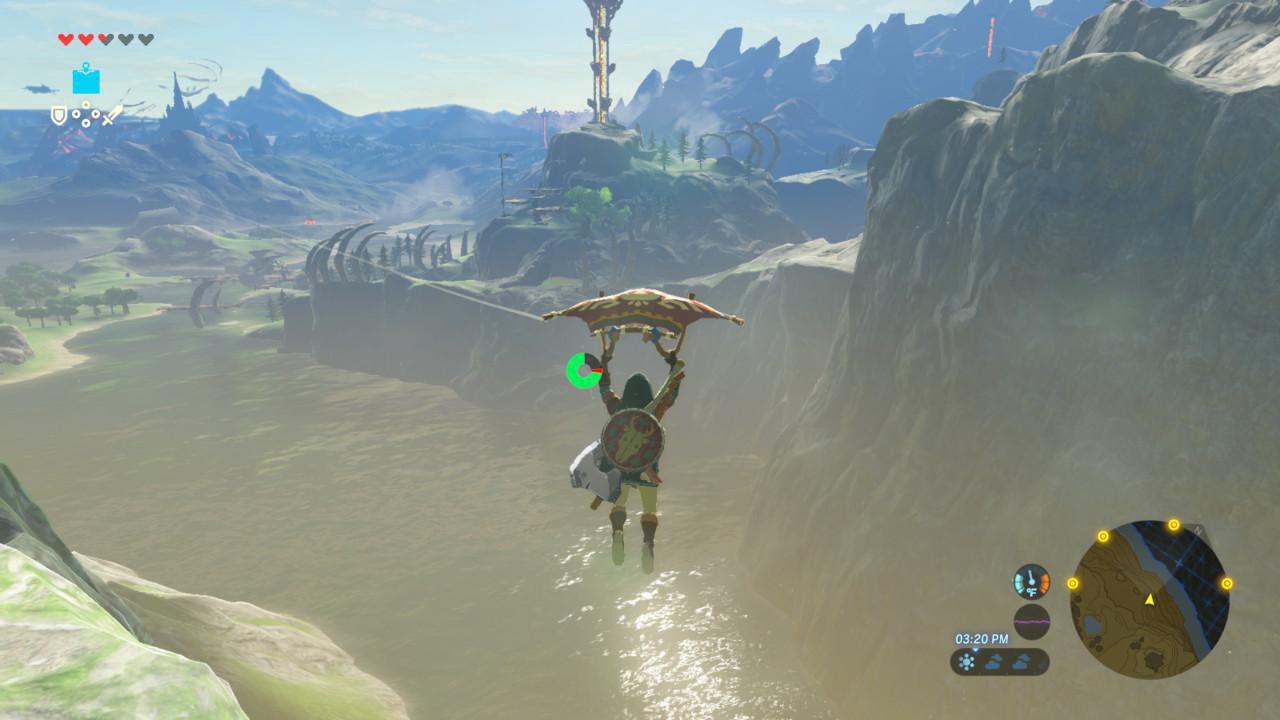Select the blue cube Remote Bomb rune icon
Screen dimensions: 1280x720
(x=86, y=79)
